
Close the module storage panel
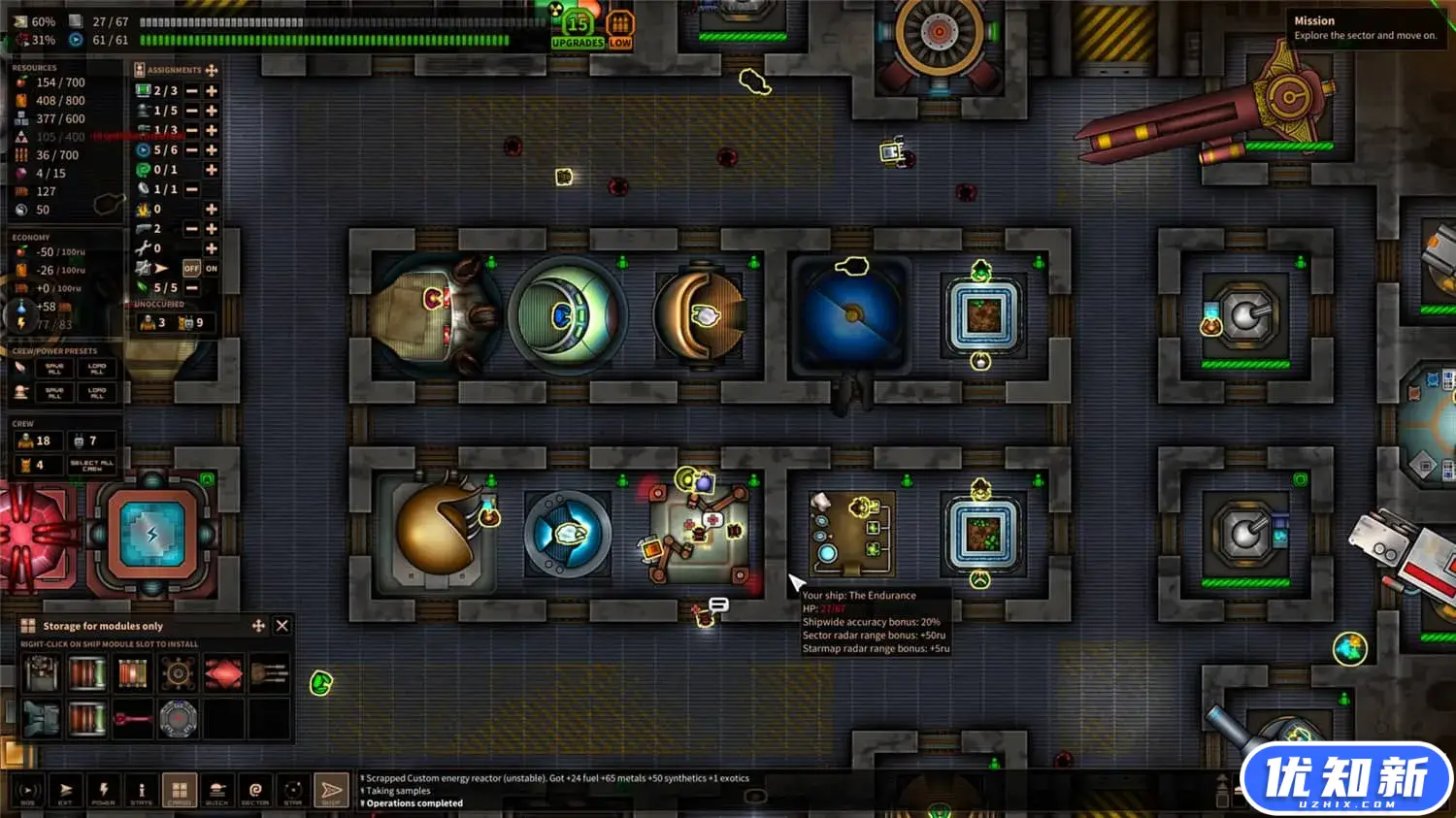click(282, 626)
